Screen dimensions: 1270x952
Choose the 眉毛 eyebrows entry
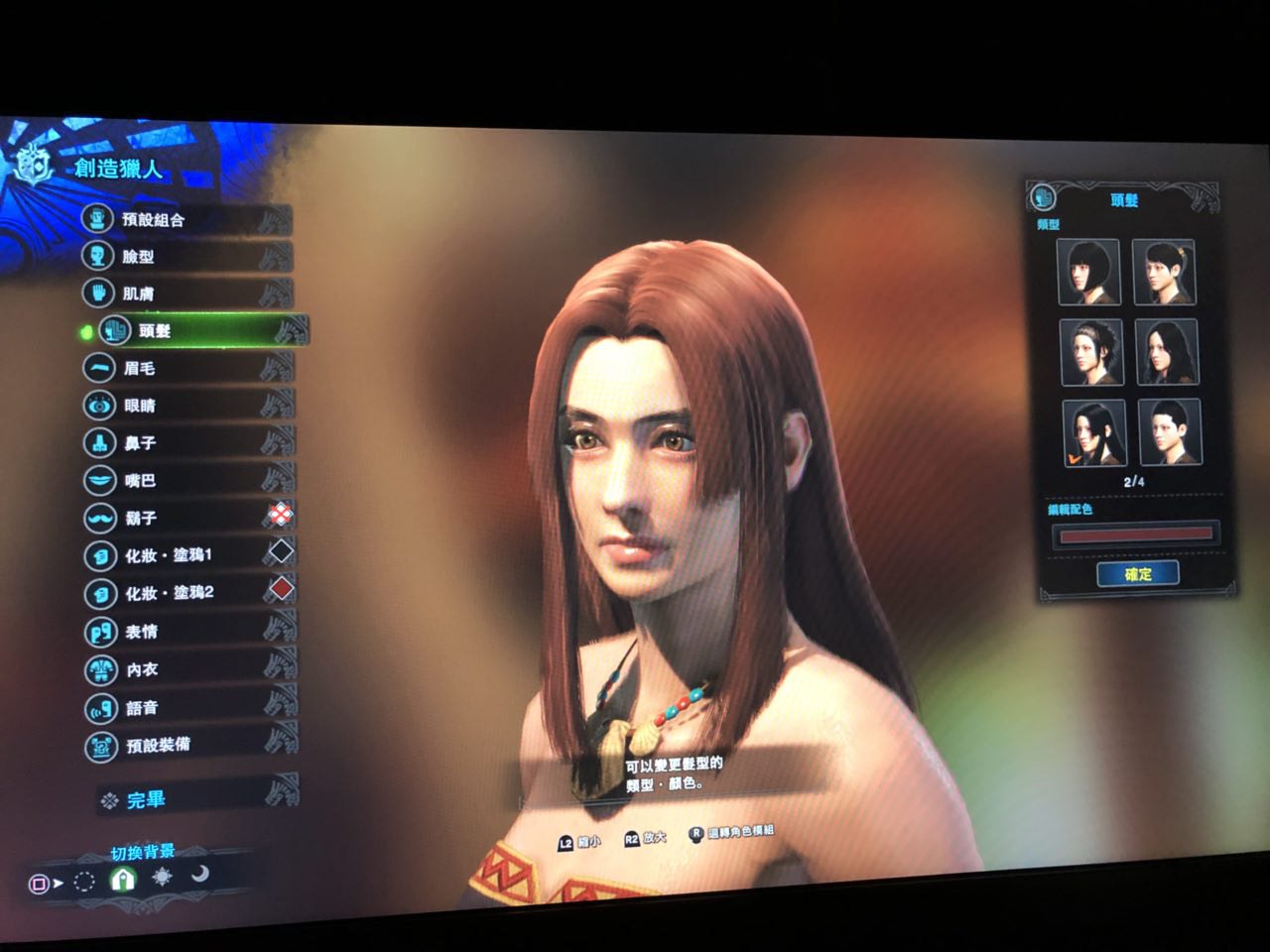pos(140,368)
